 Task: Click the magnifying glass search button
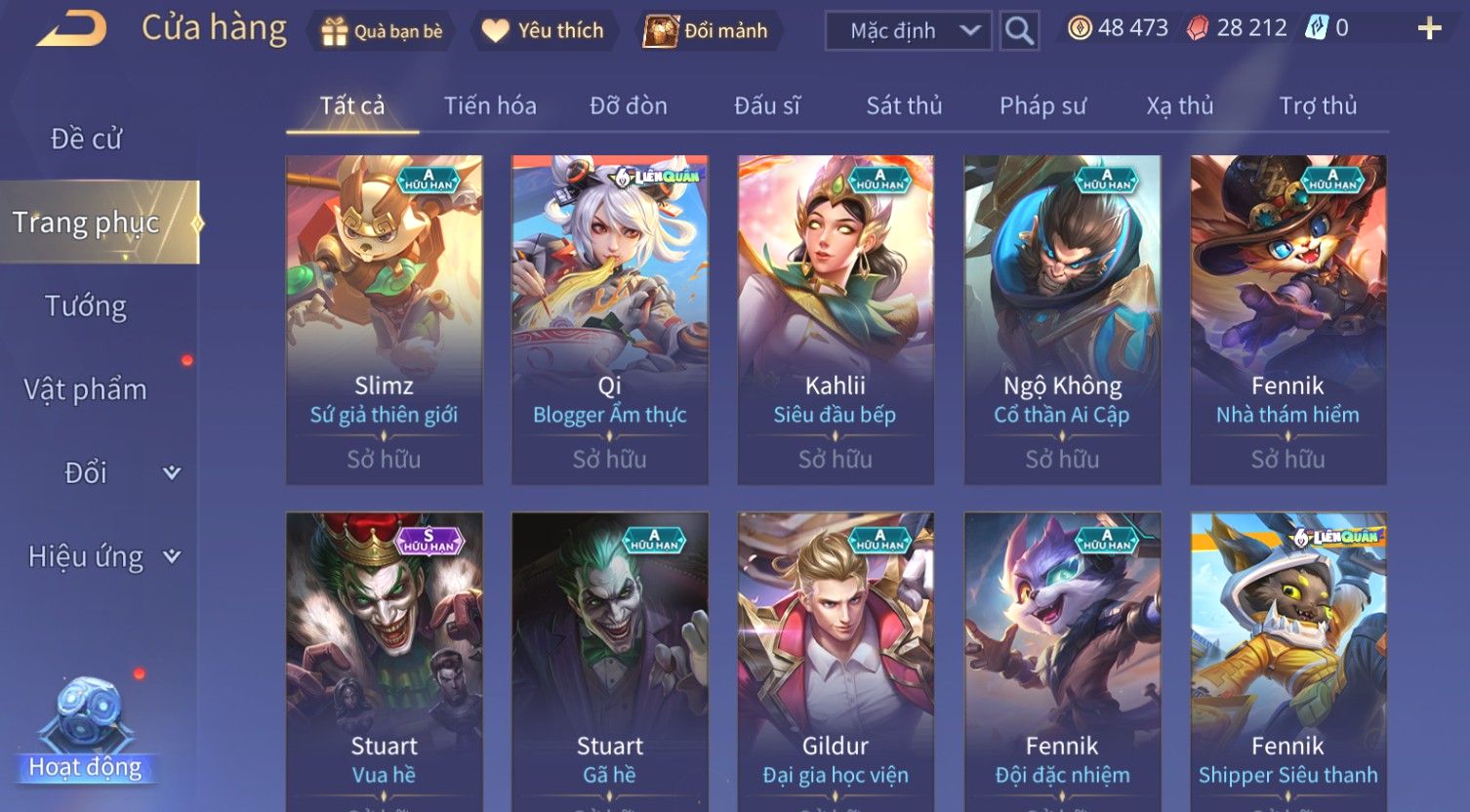coord(1019,31)
